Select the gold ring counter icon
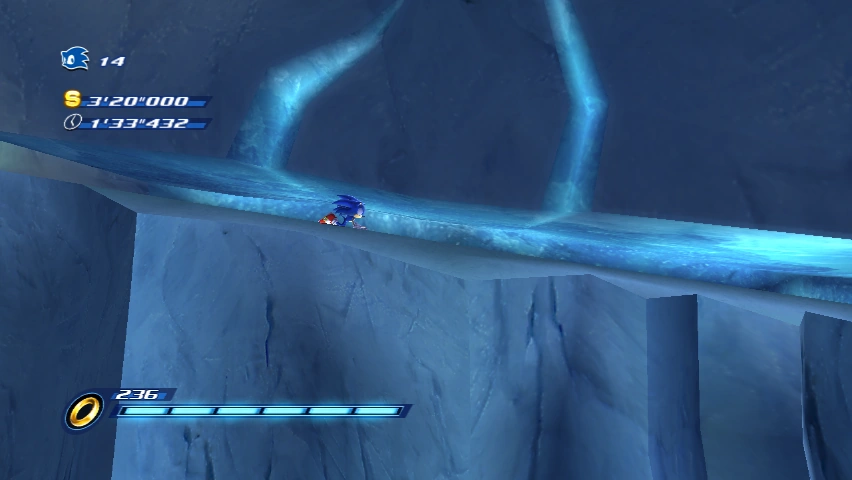The width and height of the screenshot is (852, 480). click(x=84, y=410)
